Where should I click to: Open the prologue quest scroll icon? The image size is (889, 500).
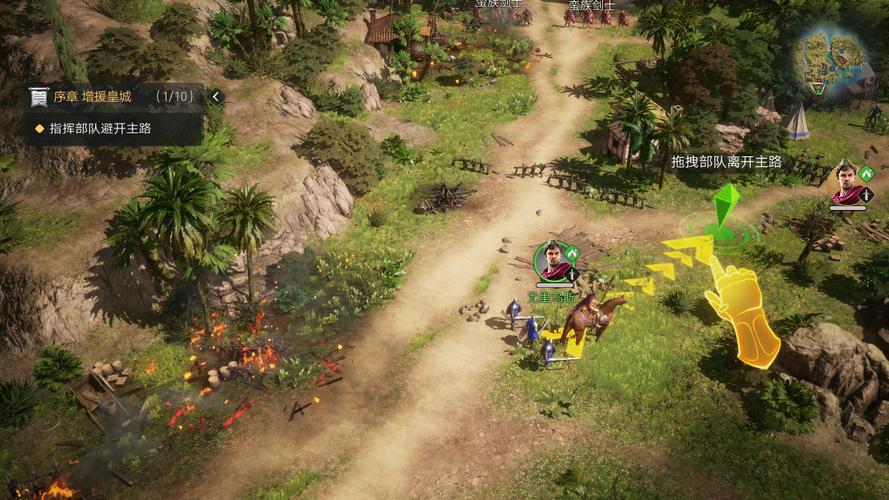39,97
